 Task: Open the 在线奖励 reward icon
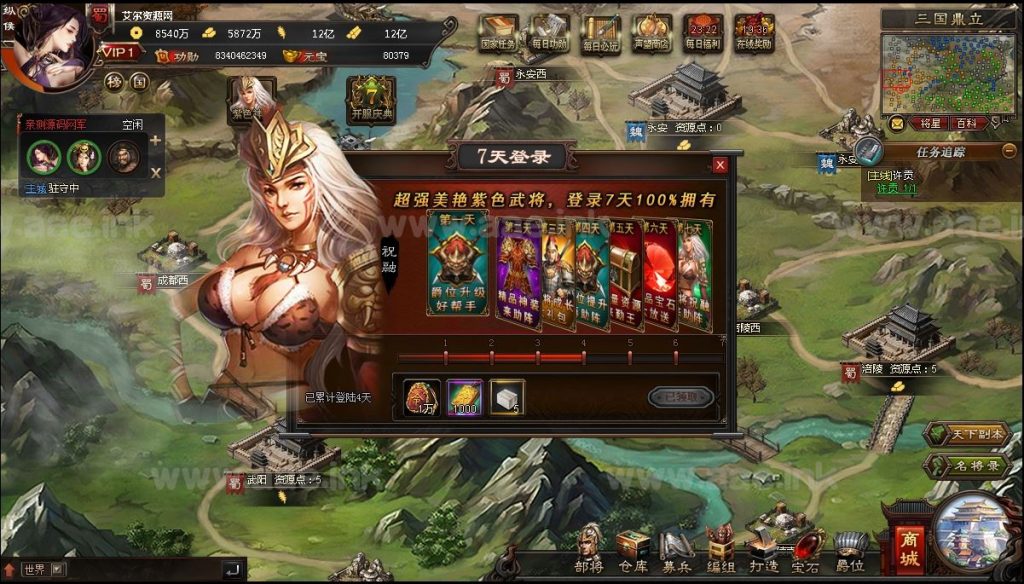[x=753, y=32]
